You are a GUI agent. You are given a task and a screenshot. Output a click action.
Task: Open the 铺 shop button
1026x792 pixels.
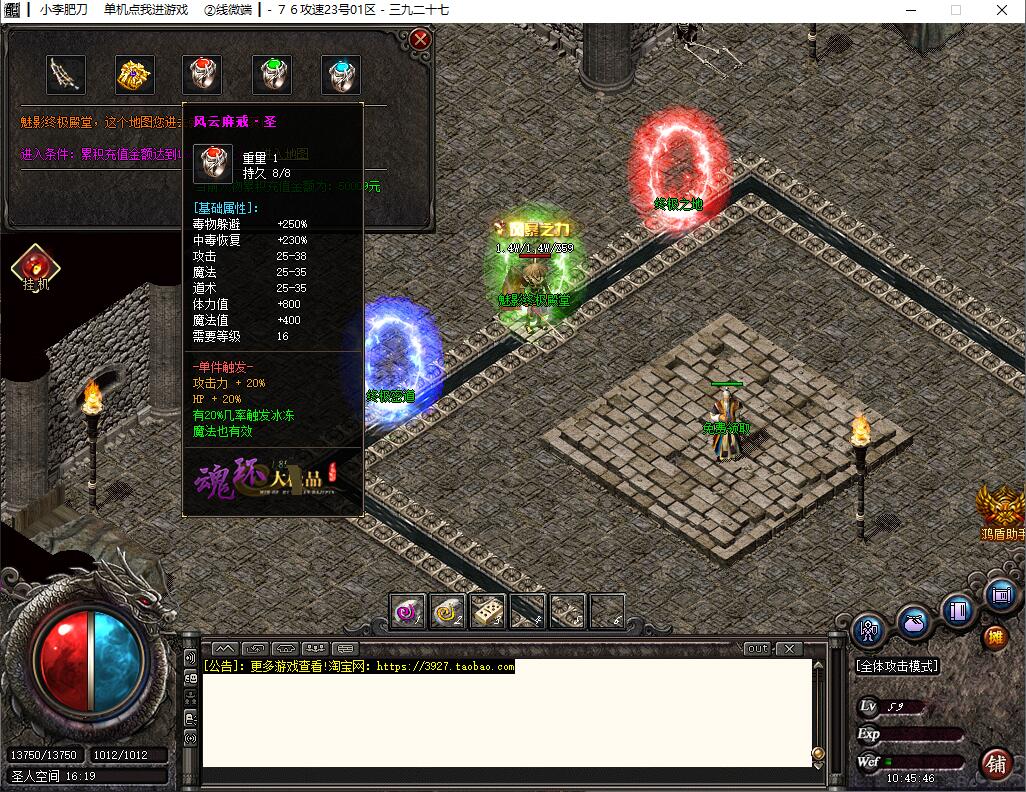[x=996, y=763]
